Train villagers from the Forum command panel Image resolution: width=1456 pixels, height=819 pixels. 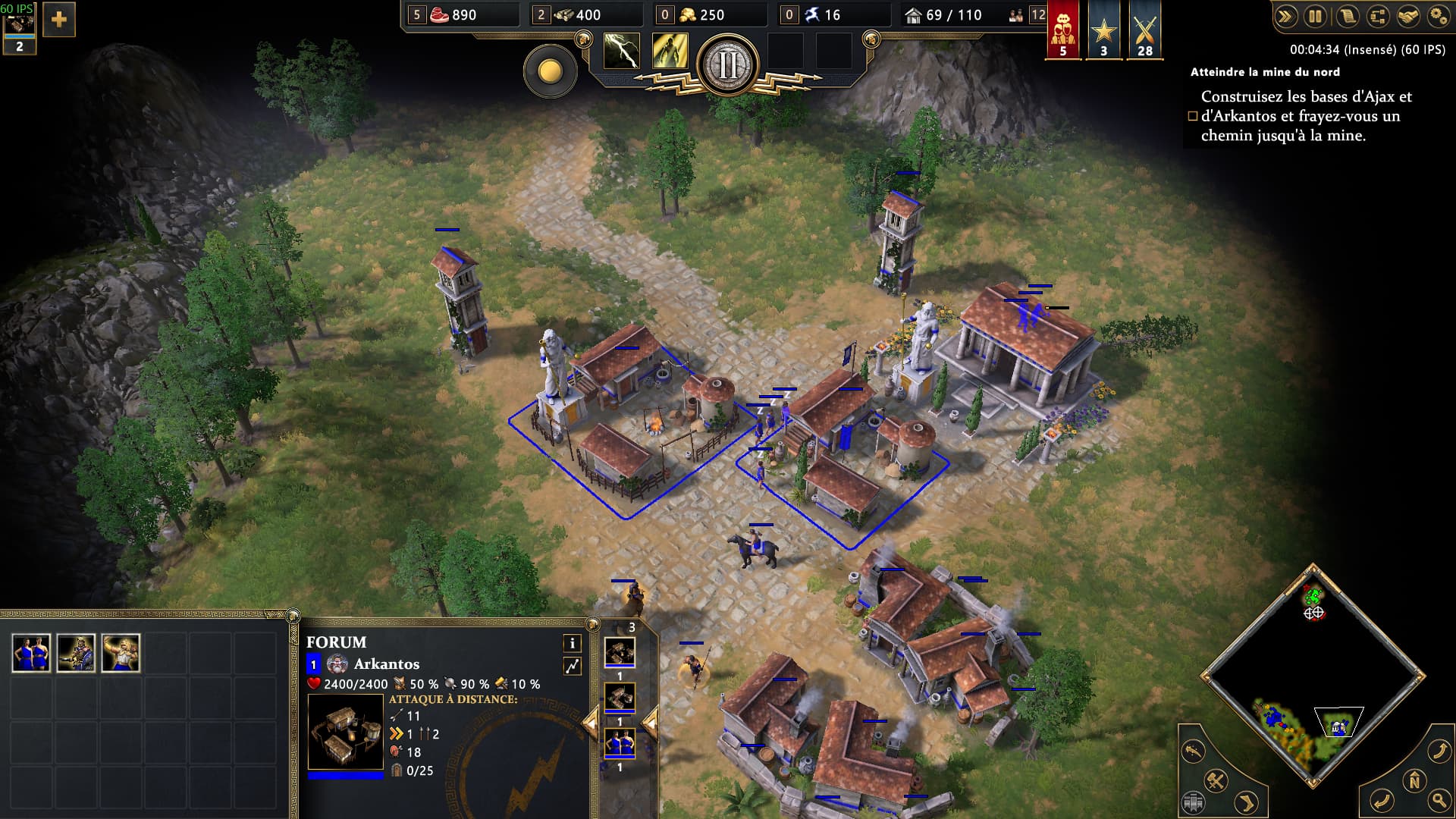31,653
